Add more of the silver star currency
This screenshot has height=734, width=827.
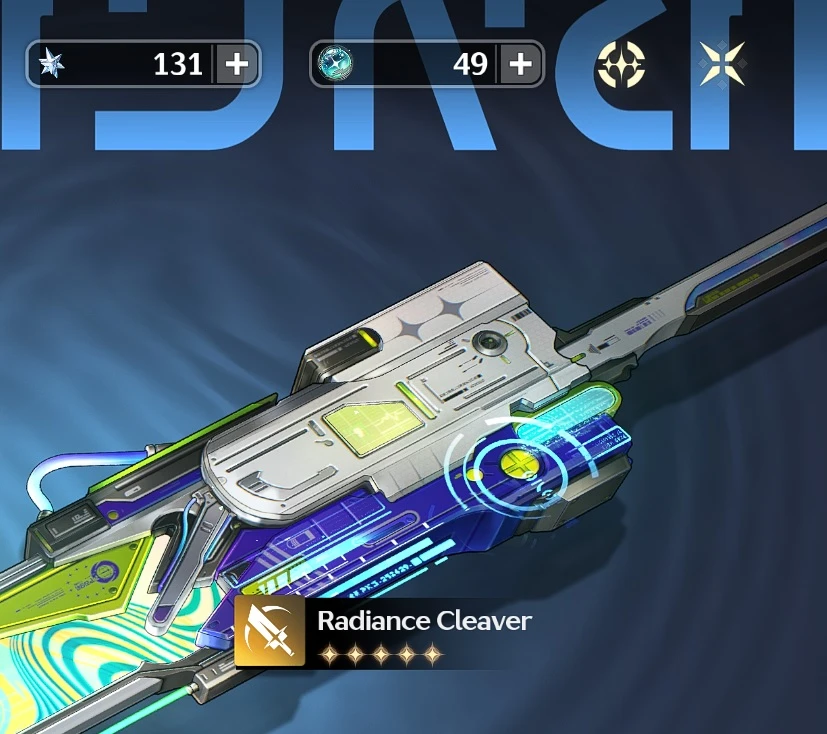(237, 65)
